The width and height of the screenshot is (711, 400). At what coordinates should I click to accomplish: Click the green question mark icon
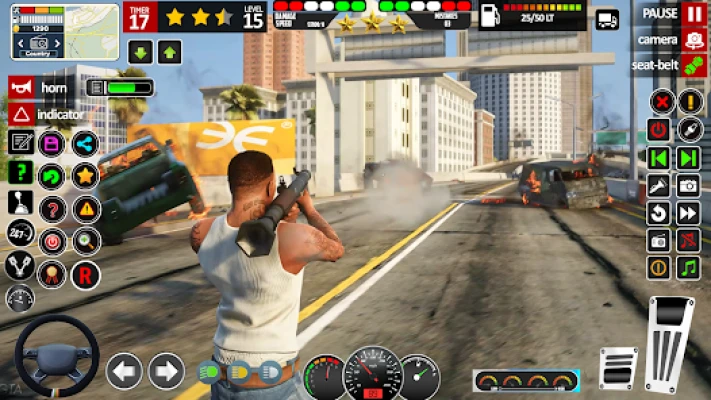coord(20,172)
